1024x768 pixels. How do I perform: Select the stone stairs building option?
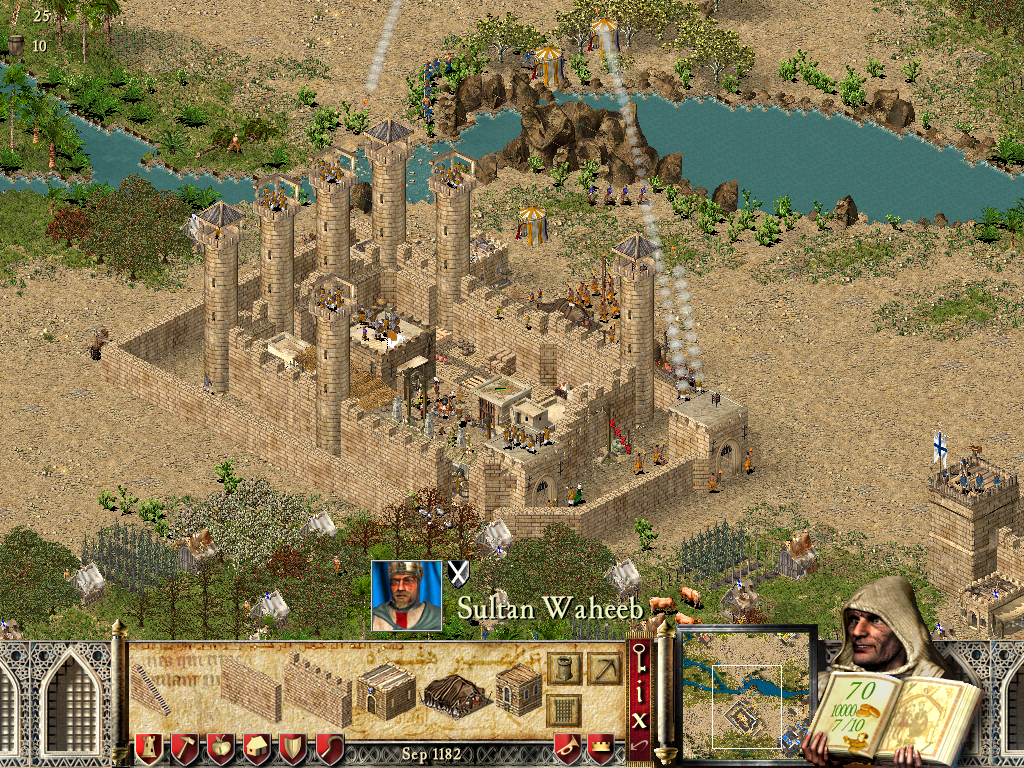(x=149, y=688)
